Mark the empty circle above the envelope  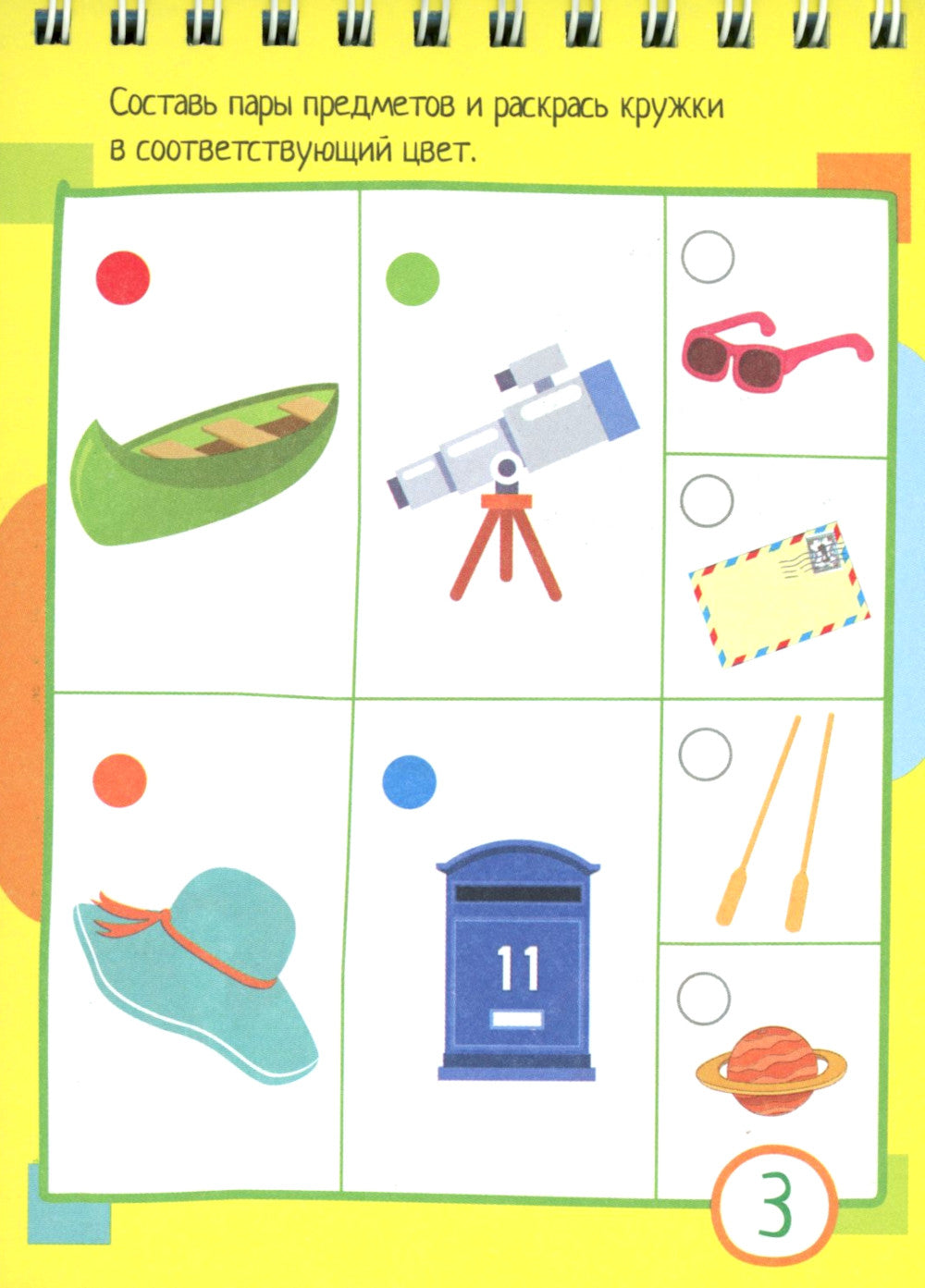click(707, 500)
